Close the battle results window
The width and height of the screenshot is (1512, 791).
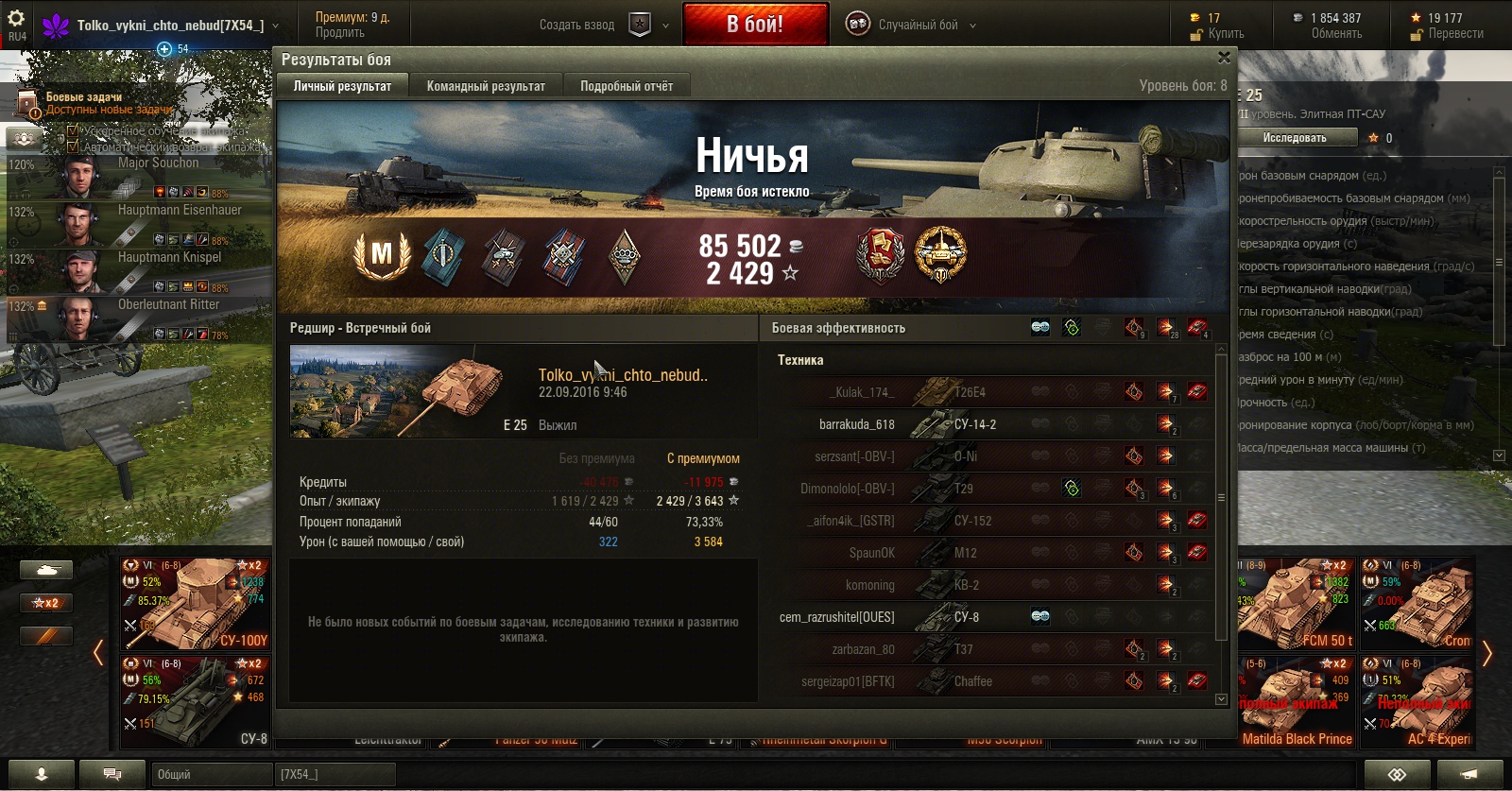coord(1224,58)
